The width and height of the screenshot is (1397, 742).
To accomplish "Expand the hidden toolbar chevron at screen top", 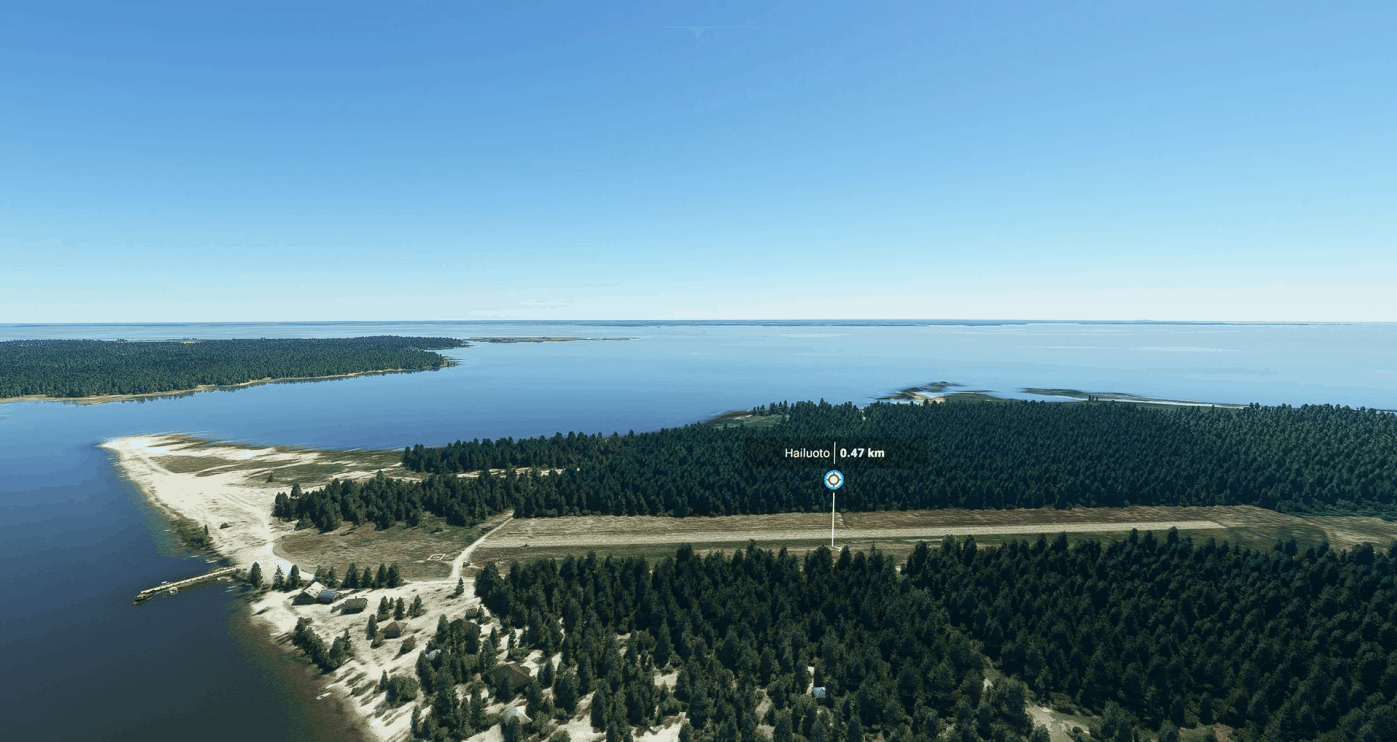I will tap(698, 32).
